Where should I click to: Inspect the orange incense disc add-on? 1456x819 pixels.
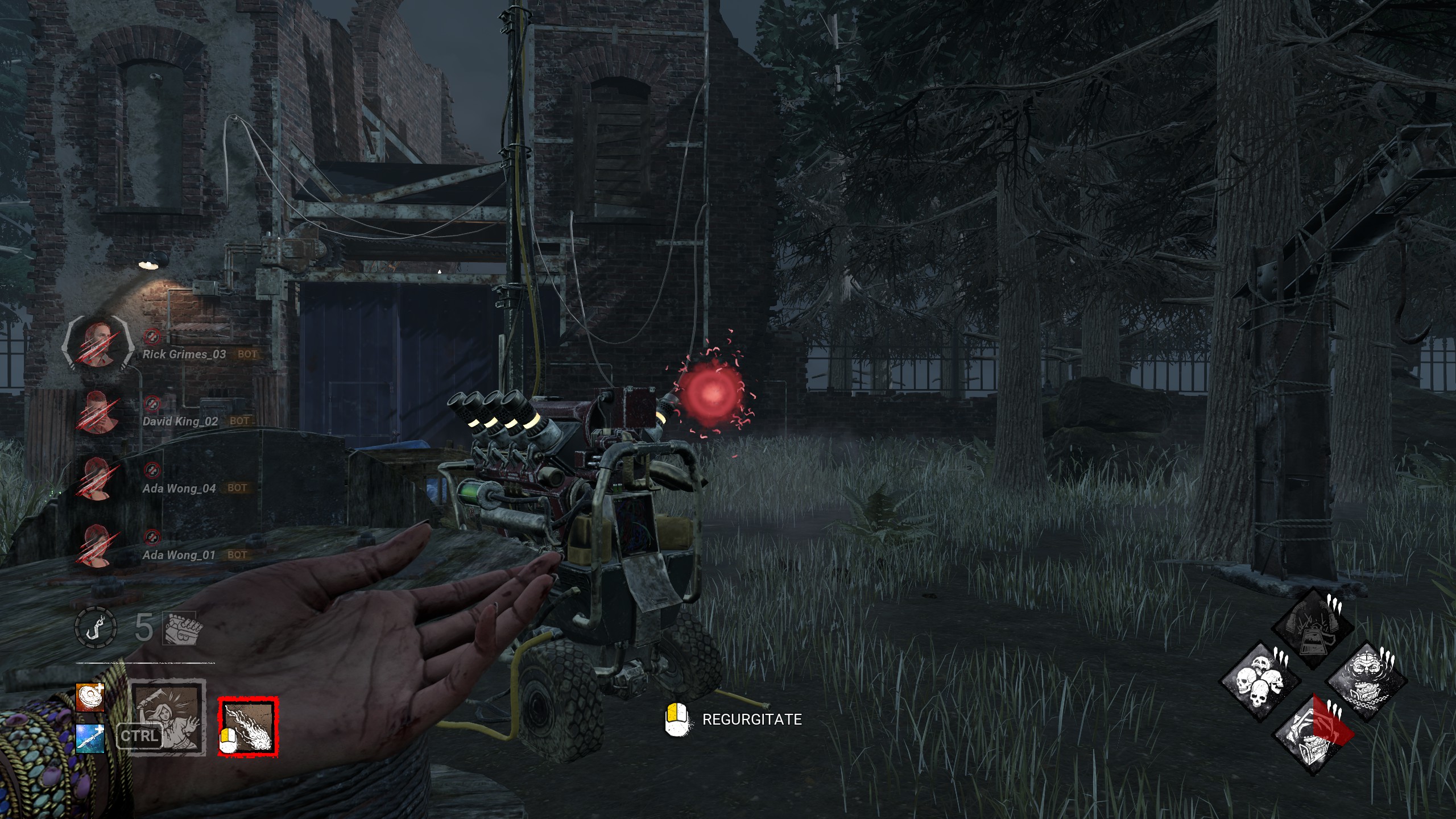click(x=90, y=697)
